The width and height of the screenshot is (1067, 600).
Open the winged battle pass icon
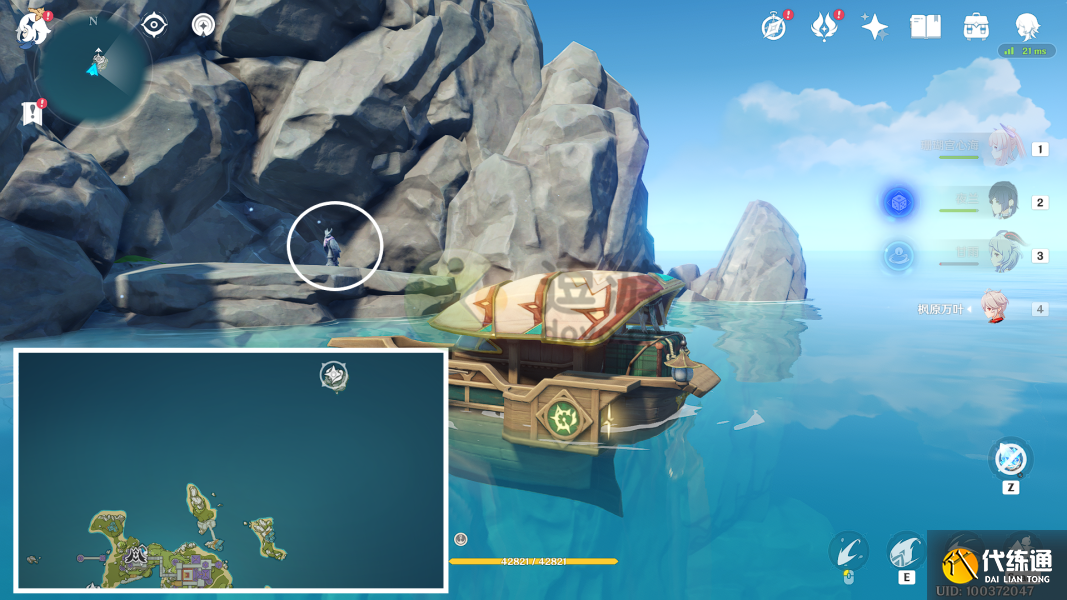click(824, 27)
